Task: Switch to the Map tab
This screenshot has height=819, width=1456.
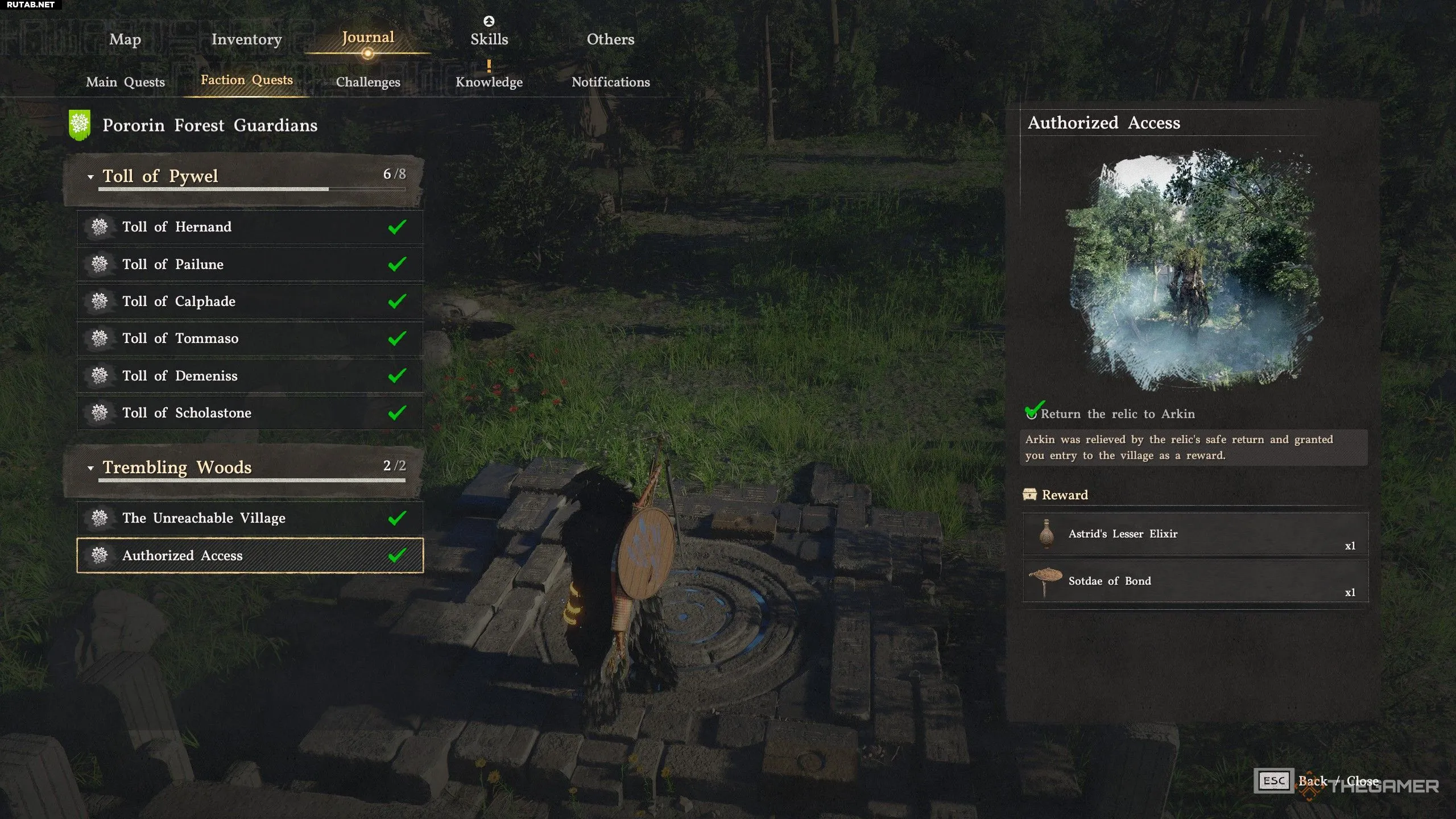Action: coord(125,39)
